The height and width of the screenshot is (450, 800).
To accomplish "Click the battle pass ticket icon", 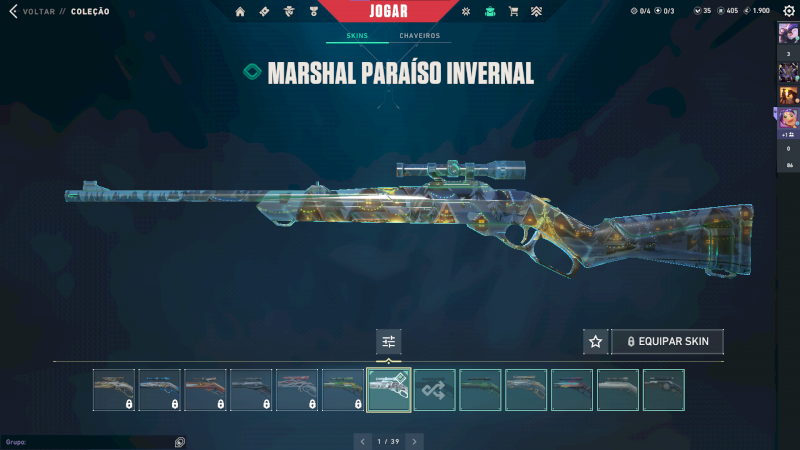I will pyautogui.click(x=264, y=12).
